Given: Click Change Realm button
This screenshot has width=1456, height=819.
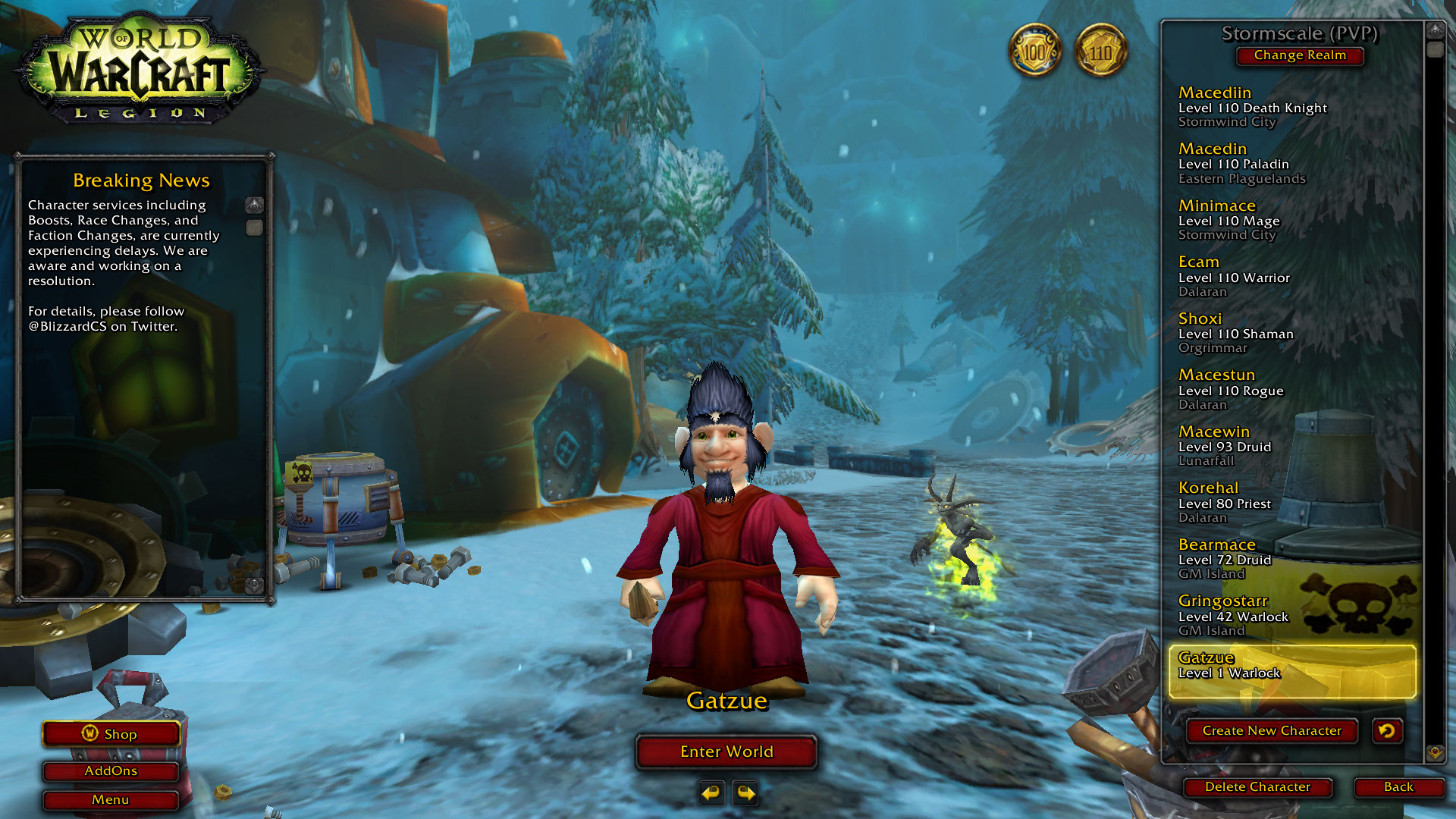Looking at the screenshot, I should [x=1299, y=55].
